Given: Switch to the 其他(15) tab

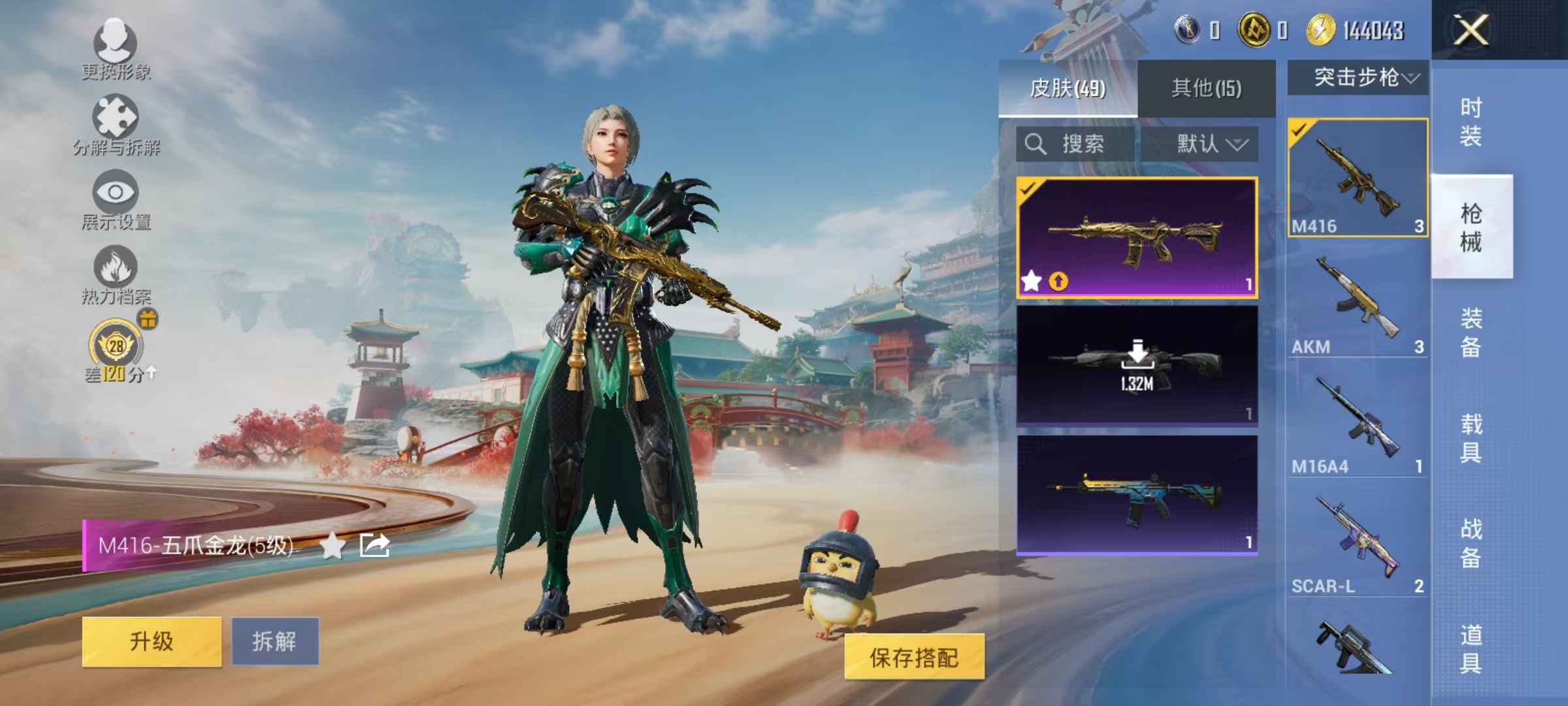Looking at the screenshot, I should click(x=1205, y=89).
